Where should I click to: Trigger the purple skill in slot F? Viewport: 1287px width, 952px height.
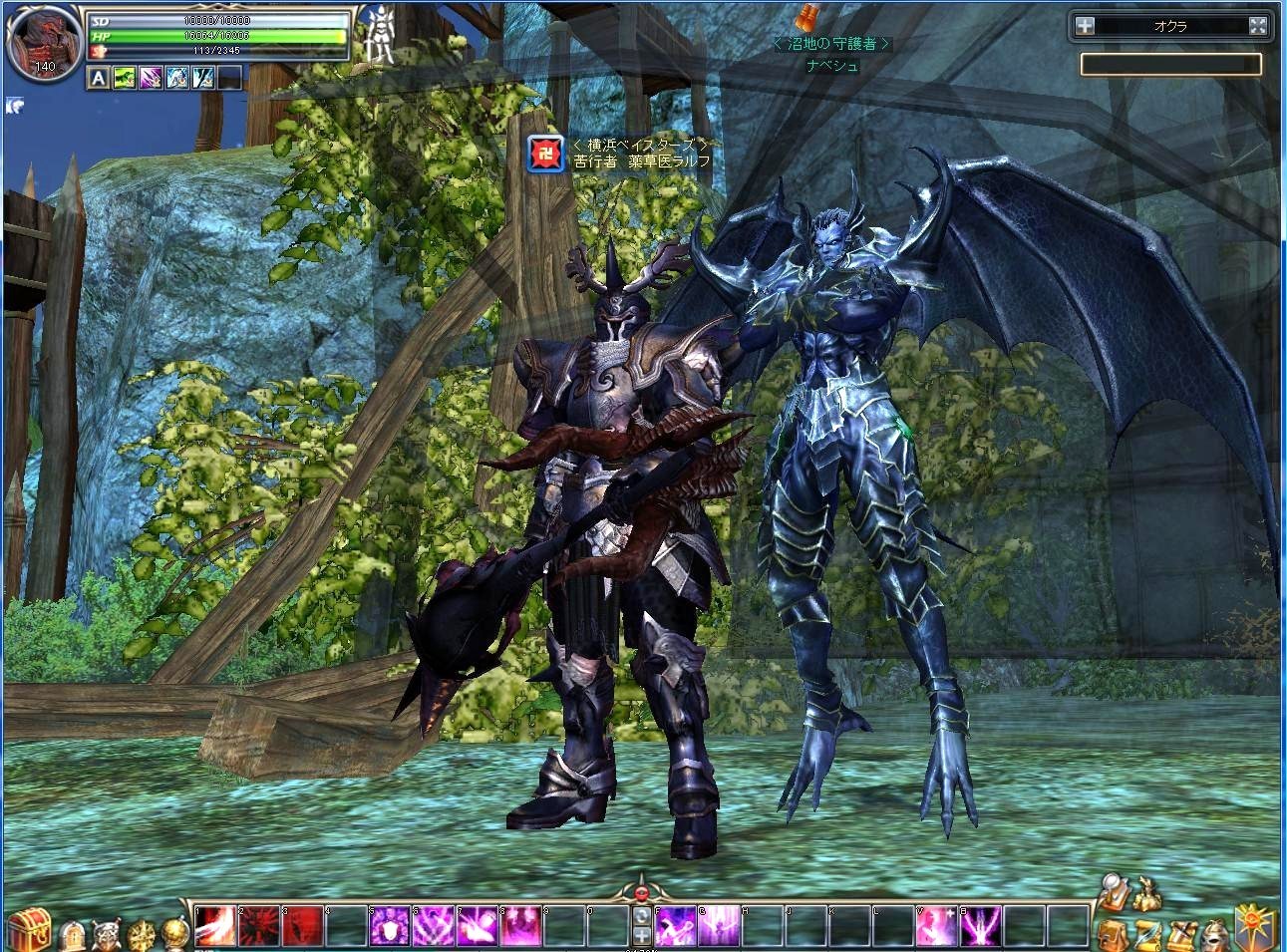pos(674,926)
